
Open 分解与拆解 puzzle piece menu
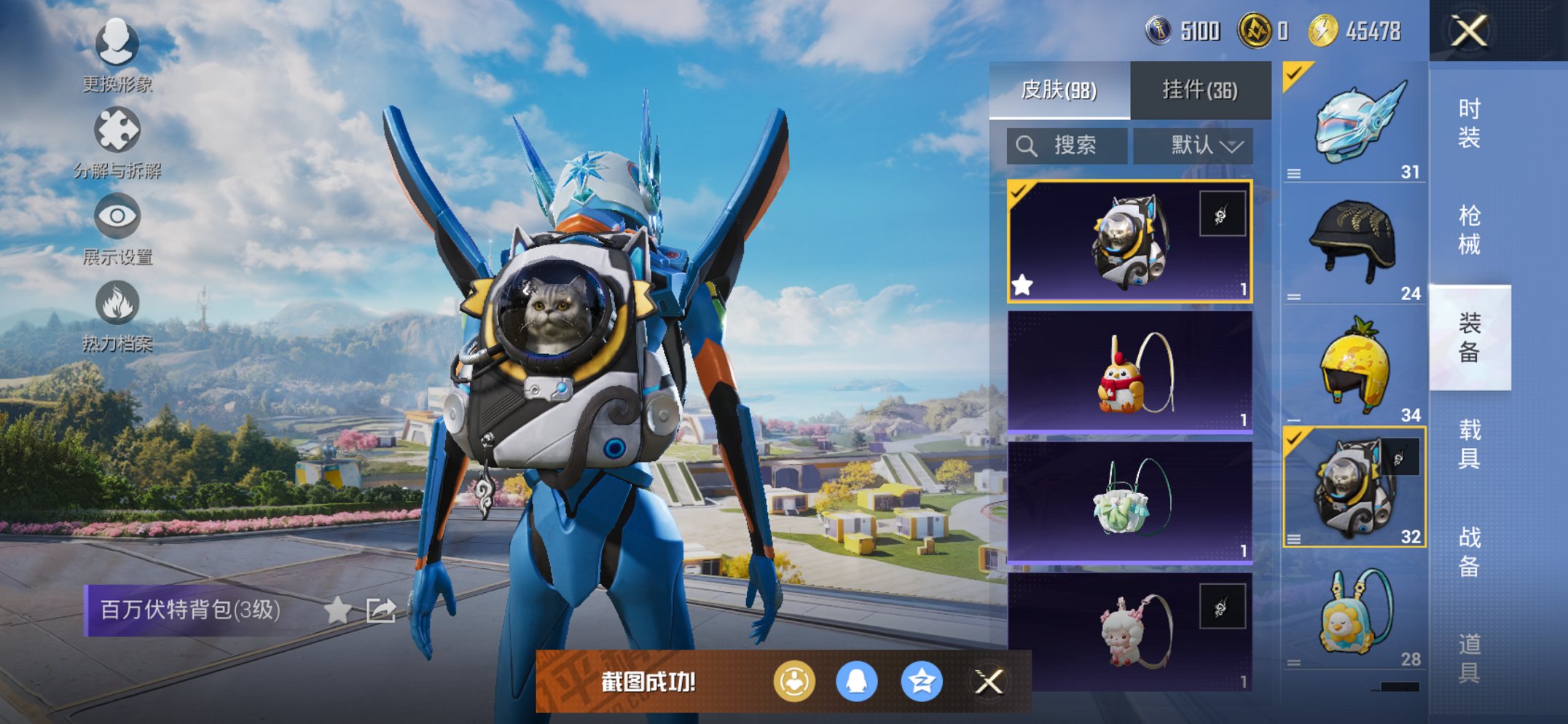click(x=117, y=138)
